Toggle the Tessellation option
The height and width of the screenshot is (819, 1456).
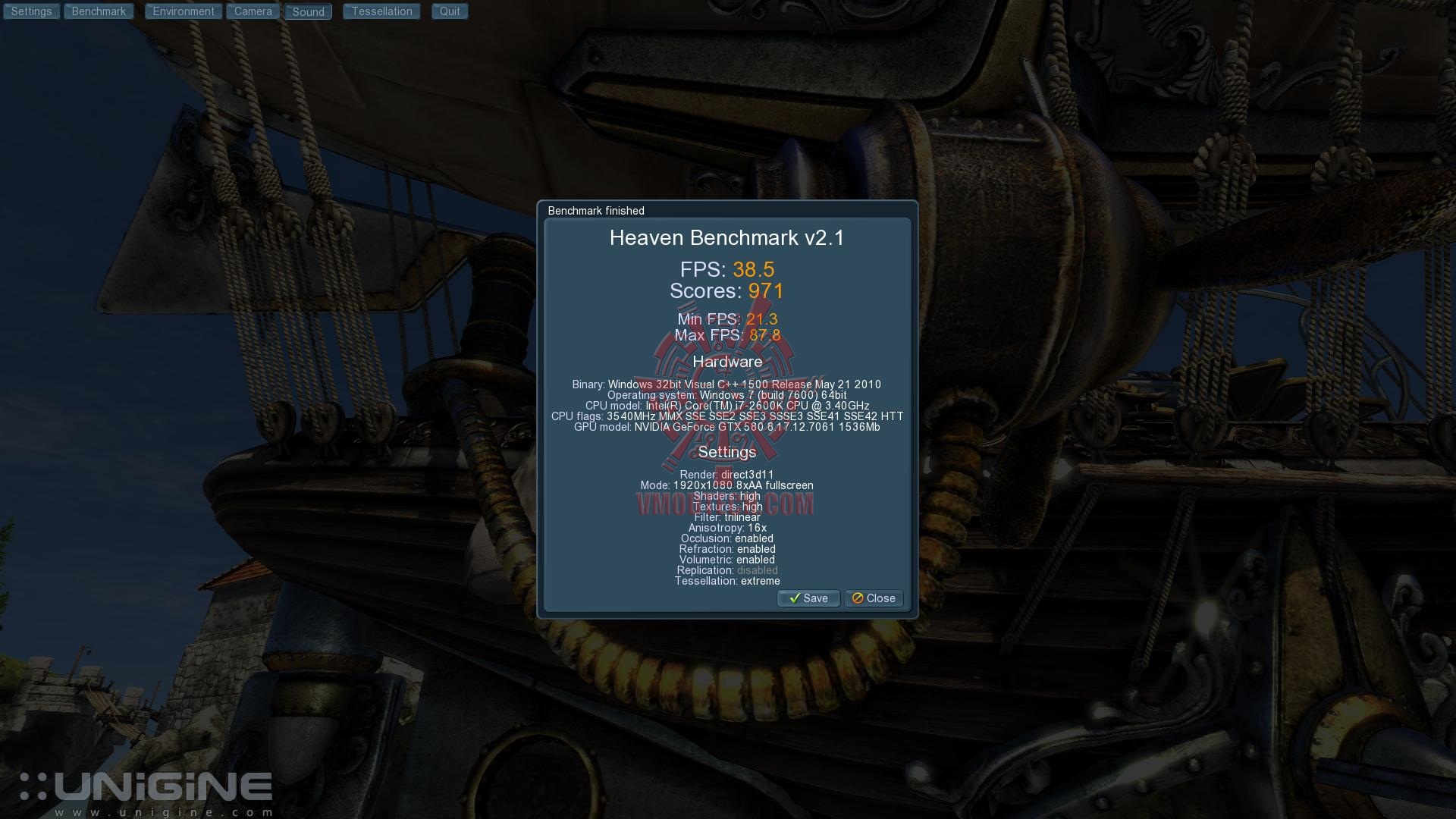381,11
